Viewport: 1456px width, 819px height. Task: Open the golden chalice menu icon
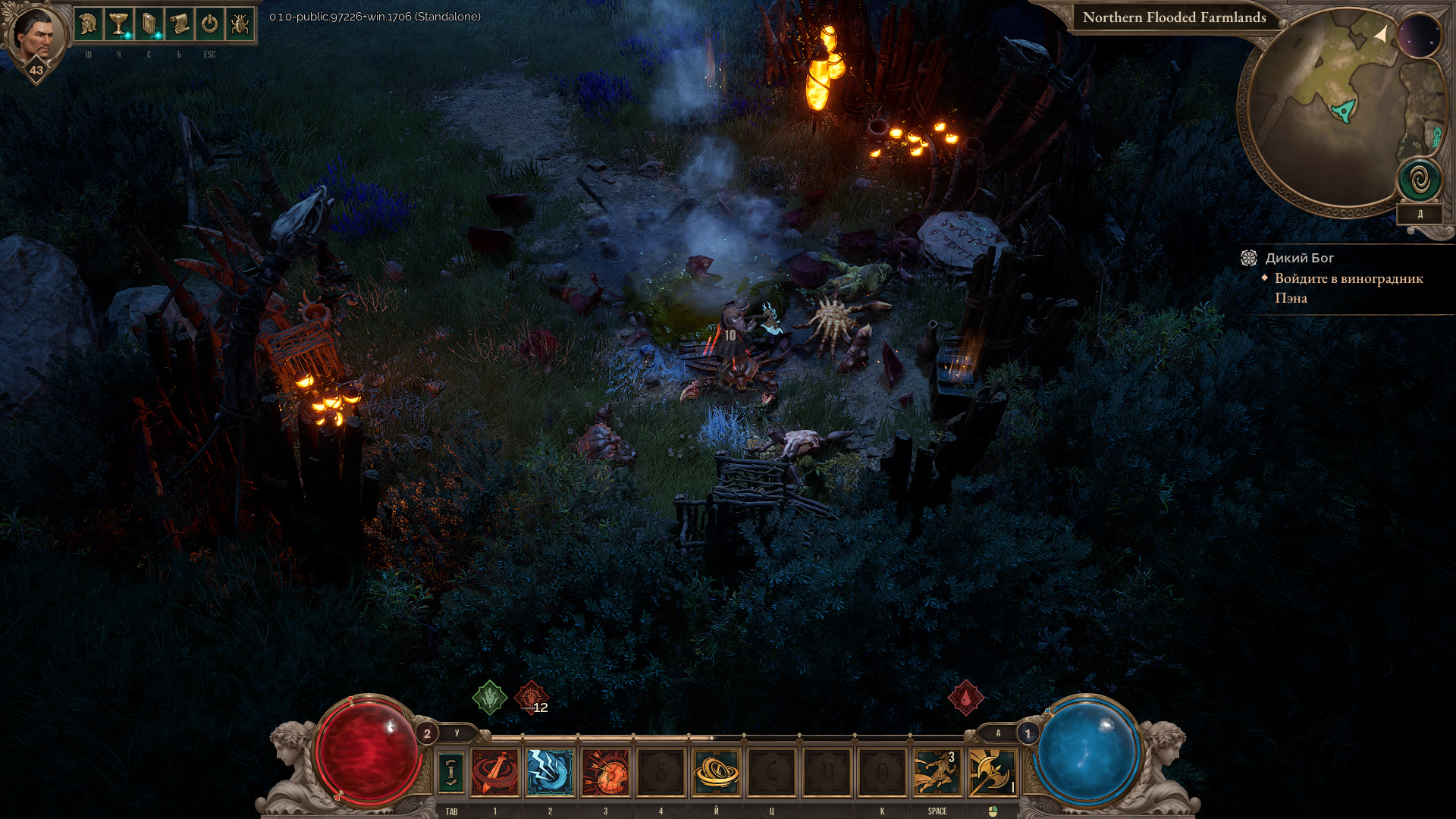(119, 25)
